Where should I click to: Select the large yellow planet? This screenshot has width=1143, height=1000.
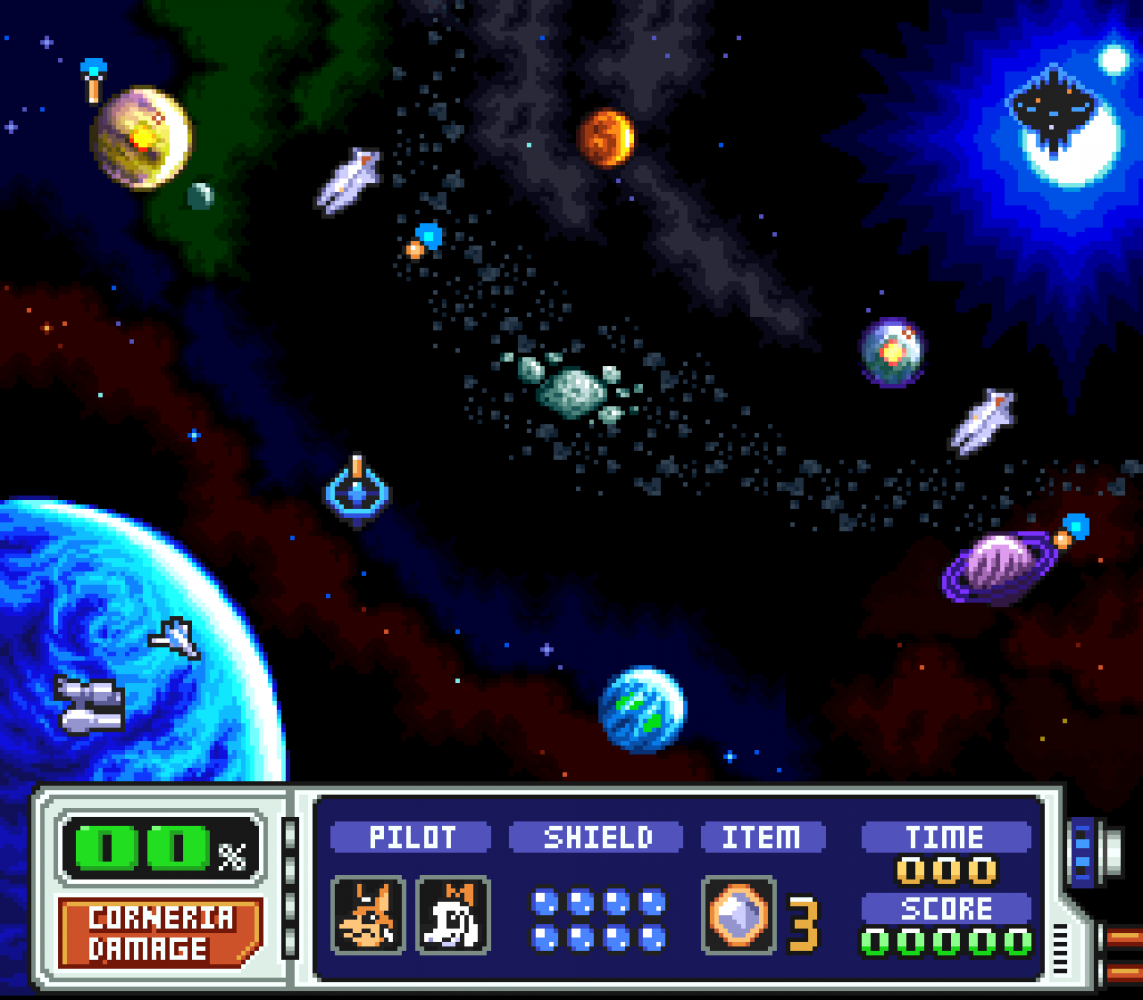click(140, 138)
